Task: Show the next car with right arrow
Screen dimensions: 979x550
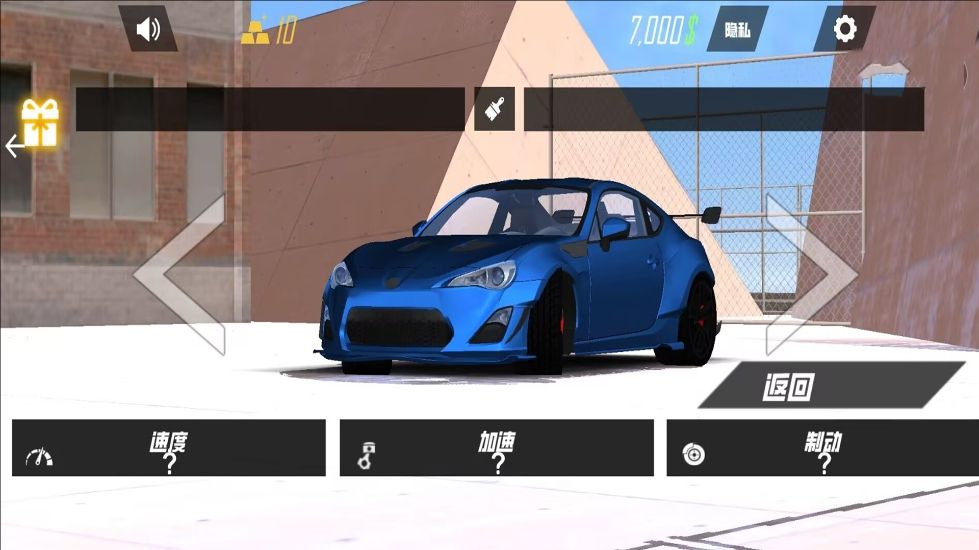Action: [810, 273]
